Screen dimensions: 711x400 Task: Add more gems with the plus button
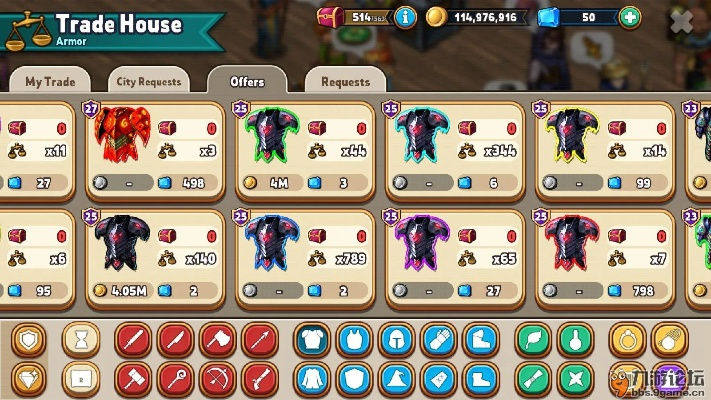pos(629,17)
